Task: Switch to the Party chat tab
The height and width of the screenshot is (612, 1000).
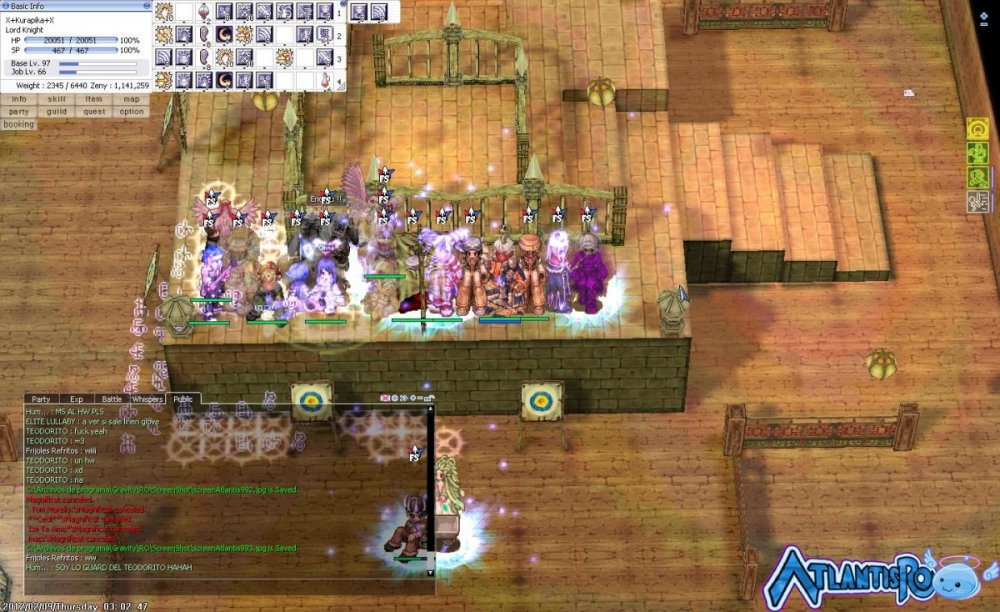Action: 41,399
